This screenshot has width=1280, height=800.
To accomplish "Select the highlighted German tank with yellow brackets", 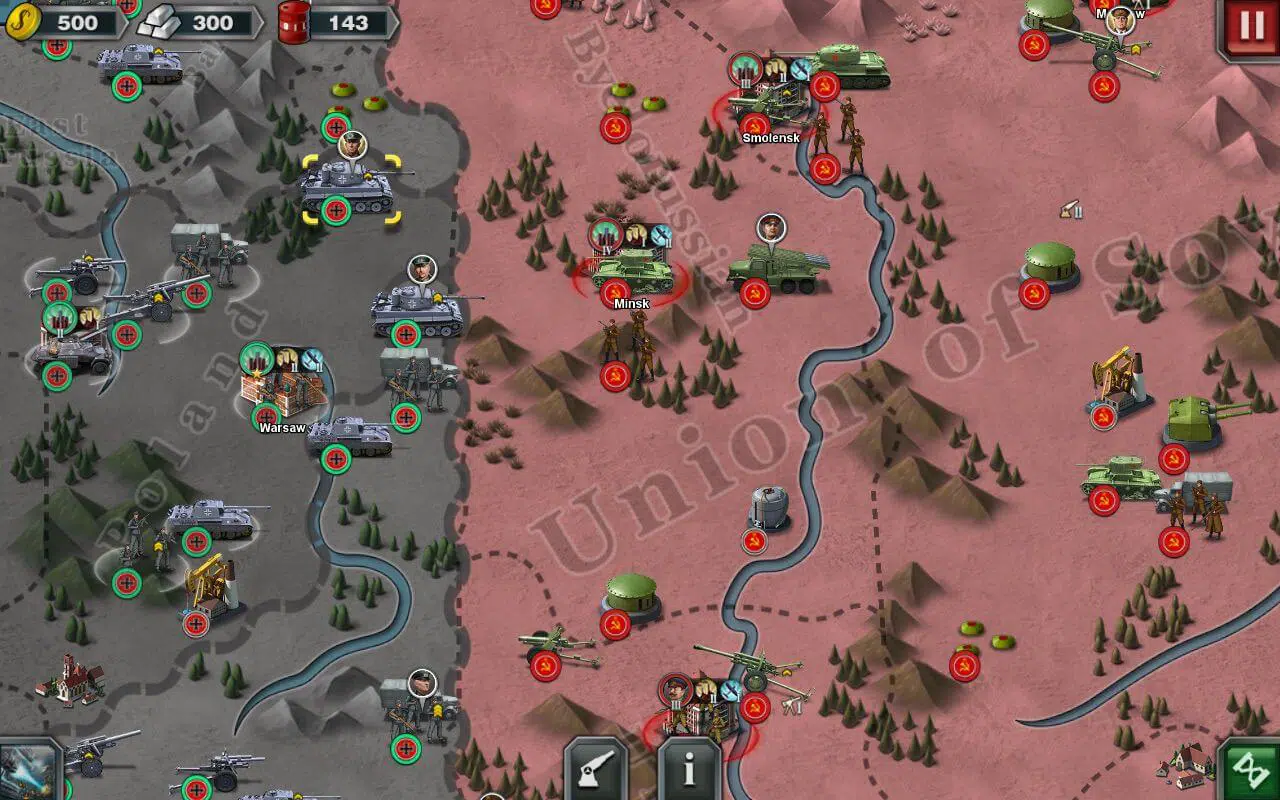I will tap(351, 187).
